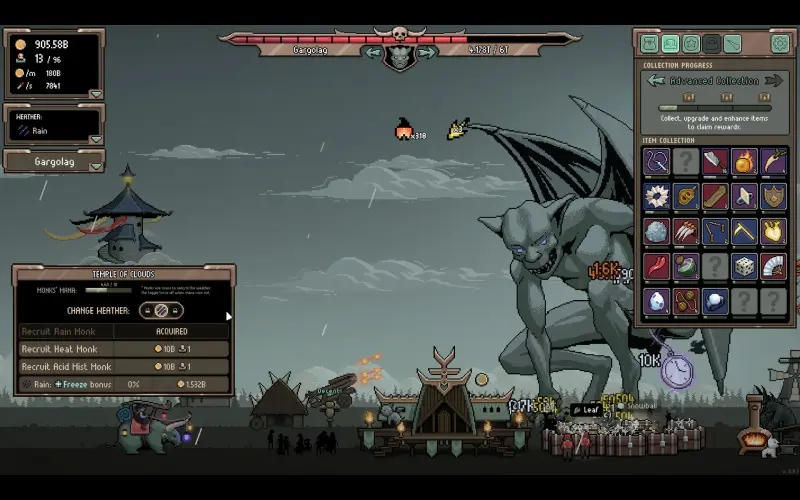Select the fire bomb item
This screenshot has height=500, width=800.
click(744, 161)
